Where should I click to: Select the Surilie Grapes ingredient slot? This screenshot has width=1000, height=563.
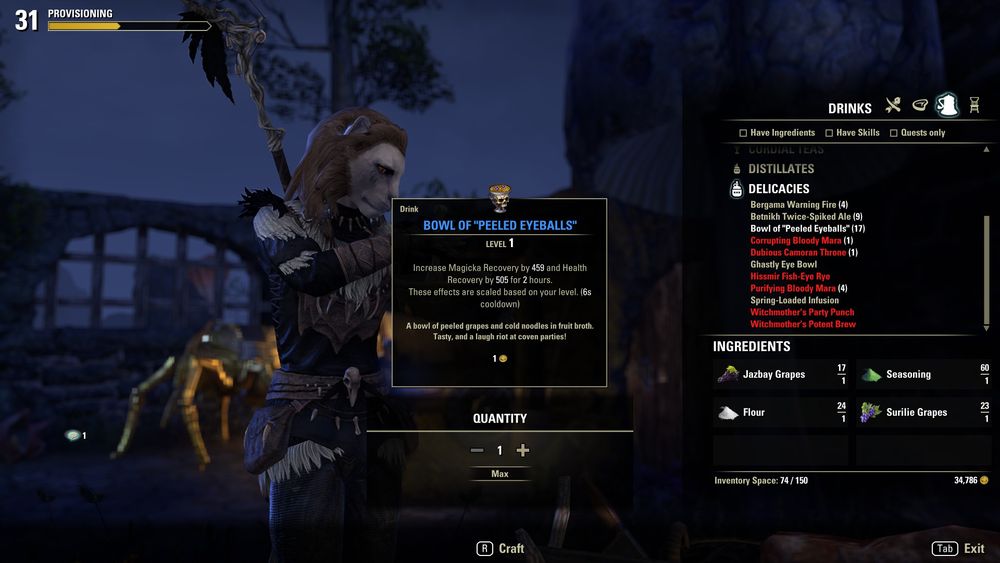[x=923, y=412]
